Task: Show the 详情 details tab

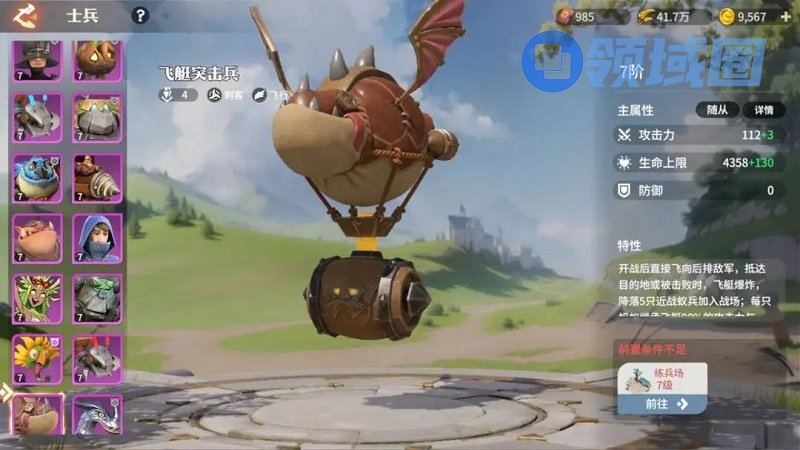Action: (x=763, y=110)
